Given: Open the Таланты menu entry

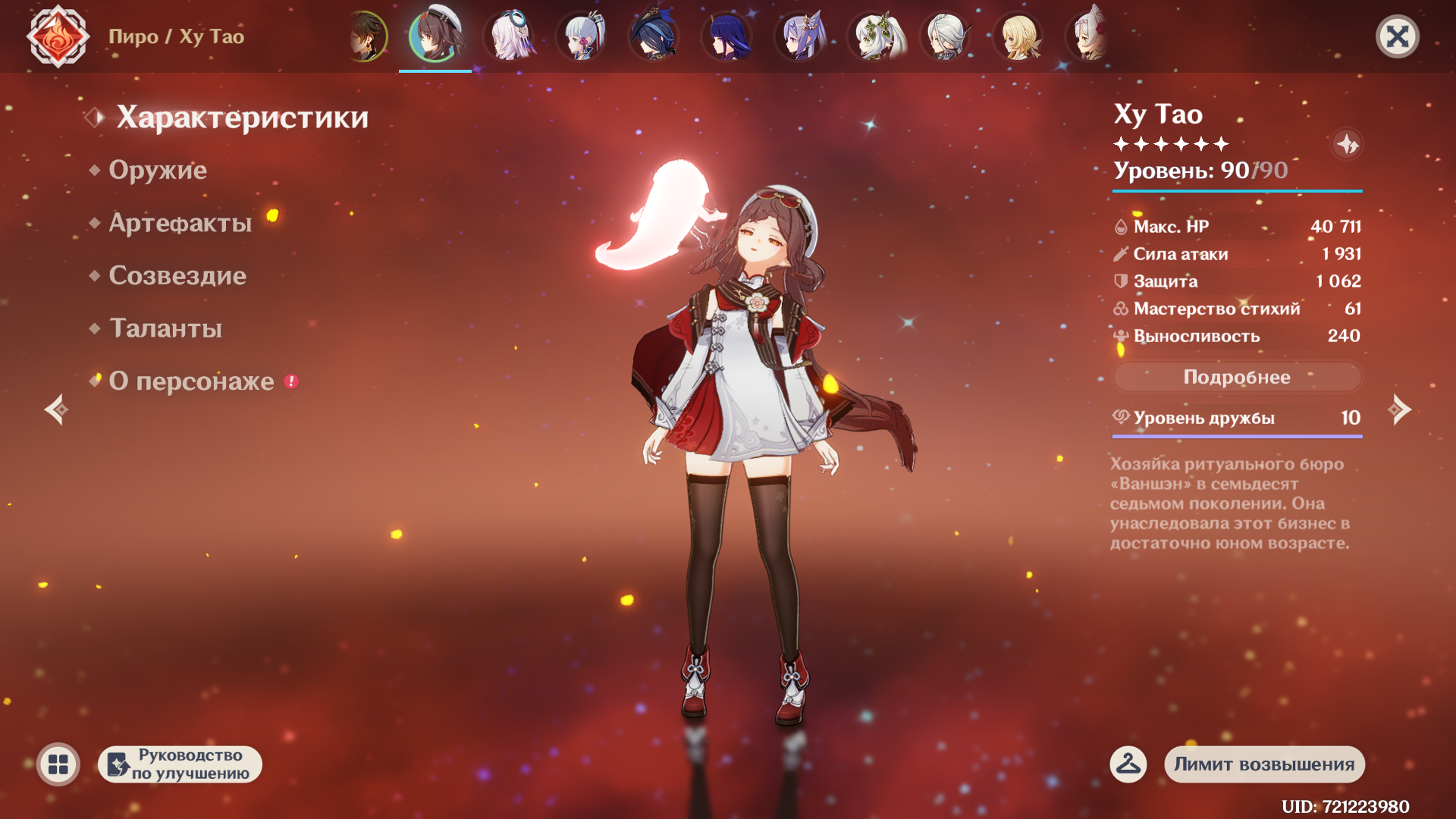Looking at the screenshot, I should [x=166, y=328].
